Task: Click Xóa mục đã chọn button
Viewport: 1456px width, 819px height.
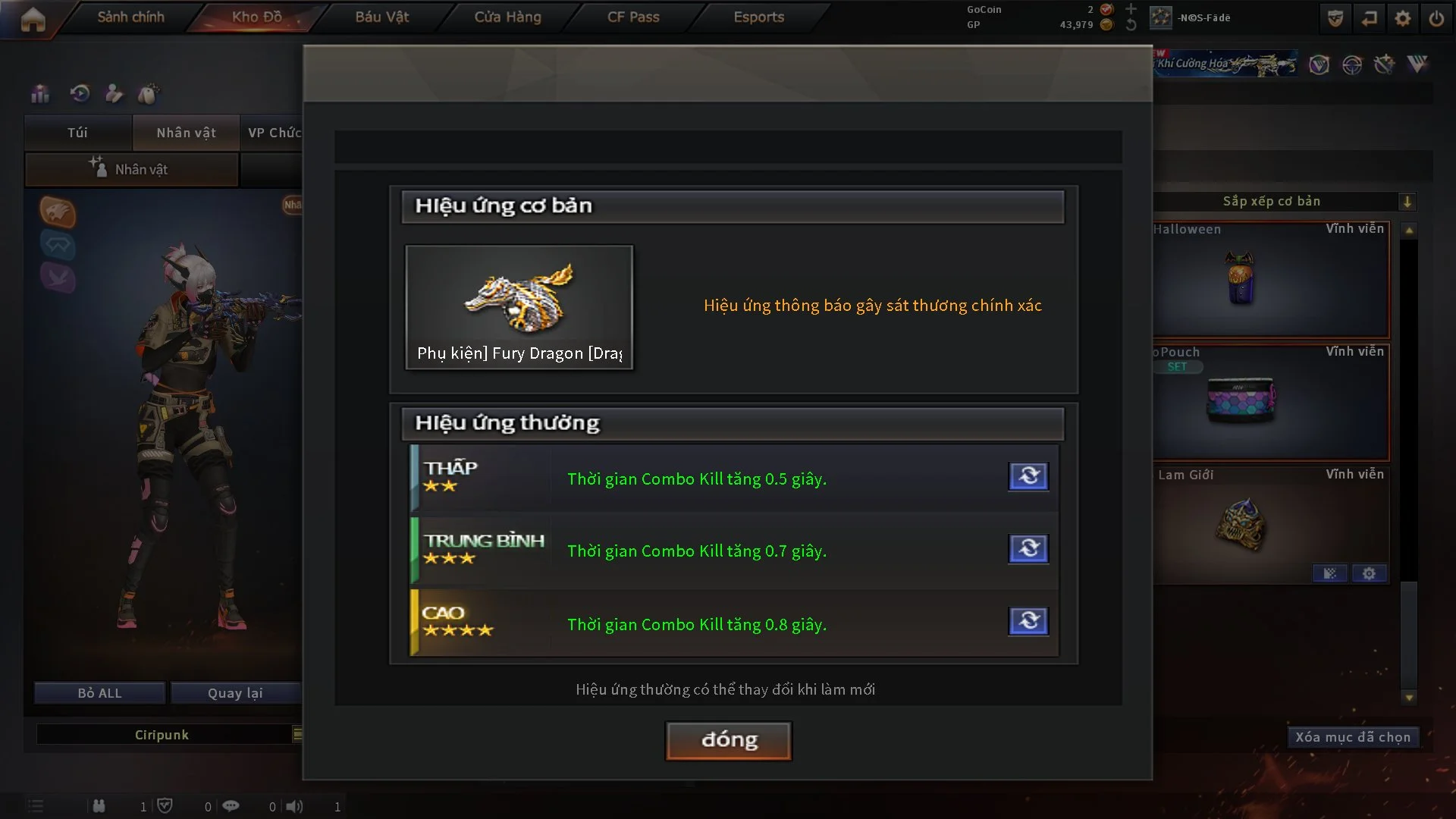Action: (x=1352, y=737)
